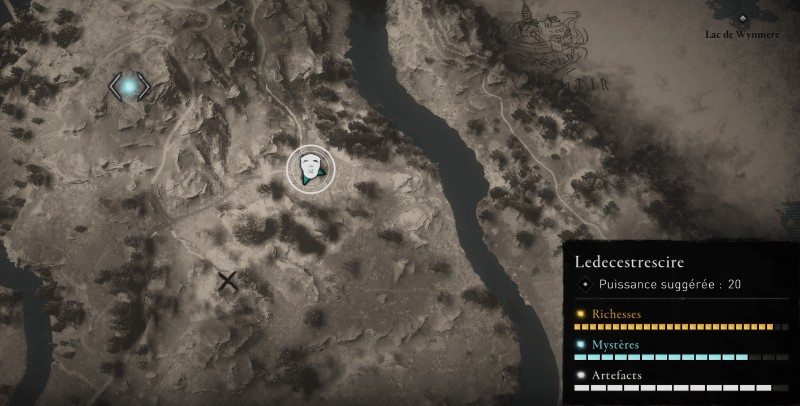Image resolution: width=800 pixels, height=406 pixels.
Task: Select the white mask marker on the map
Action: click(x=311, y=168)
